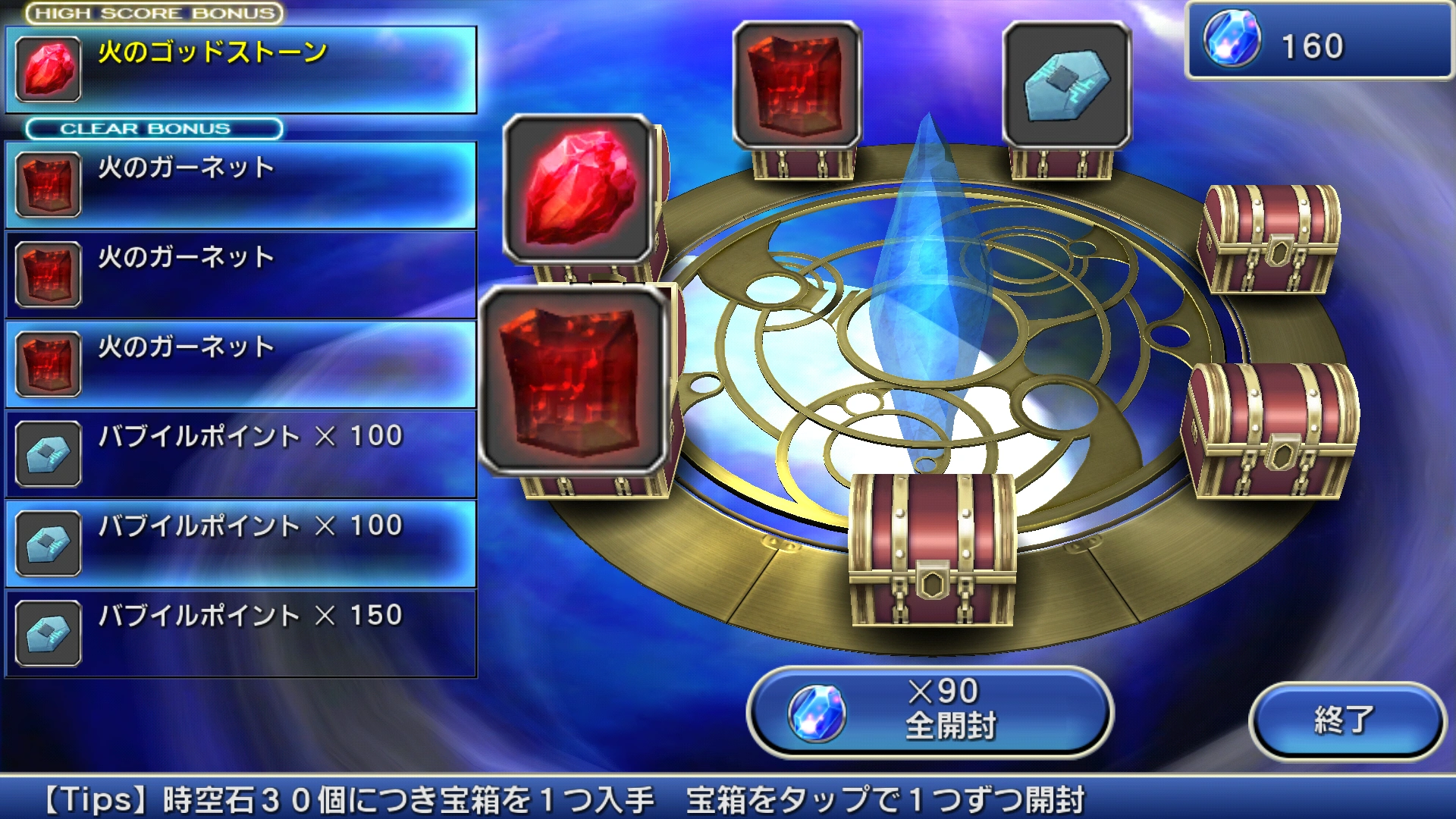Select the 火のゴッドストーン red gem icon
This screenshot has width=1456, height=819.
point(49,70)
